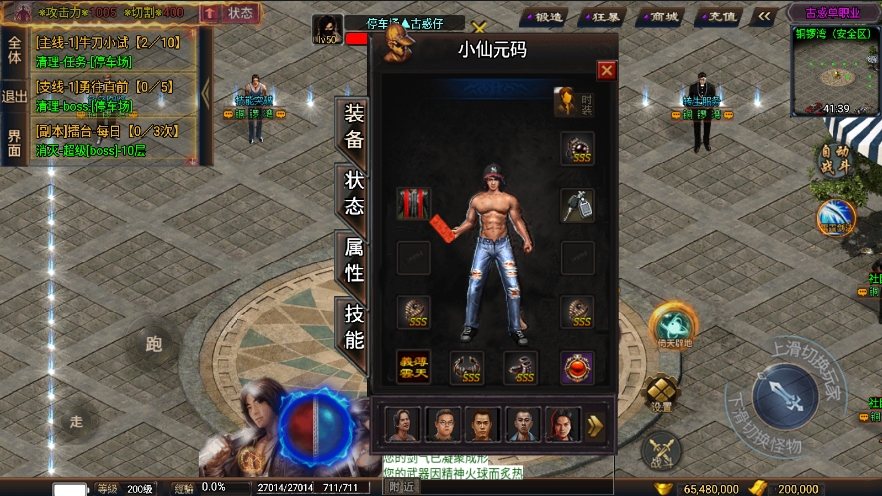Open the 状态 tab in character panel
This screenshot has height=496, width=882.
click(354, 193)
